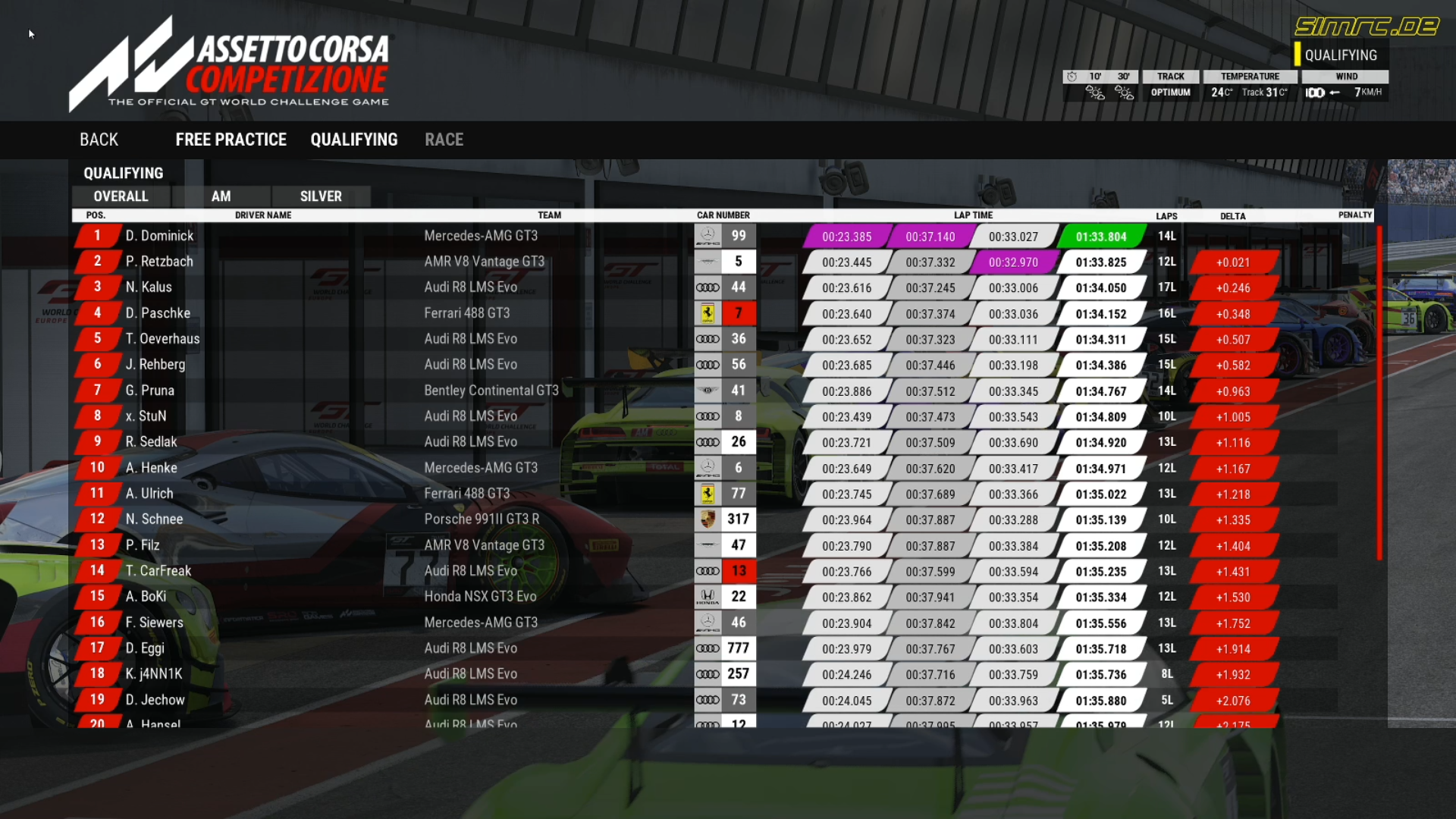The height and width of the screenshot is (819, 1456).
Task: Switch to the Free Practice results
Action: tap(231, 140)
